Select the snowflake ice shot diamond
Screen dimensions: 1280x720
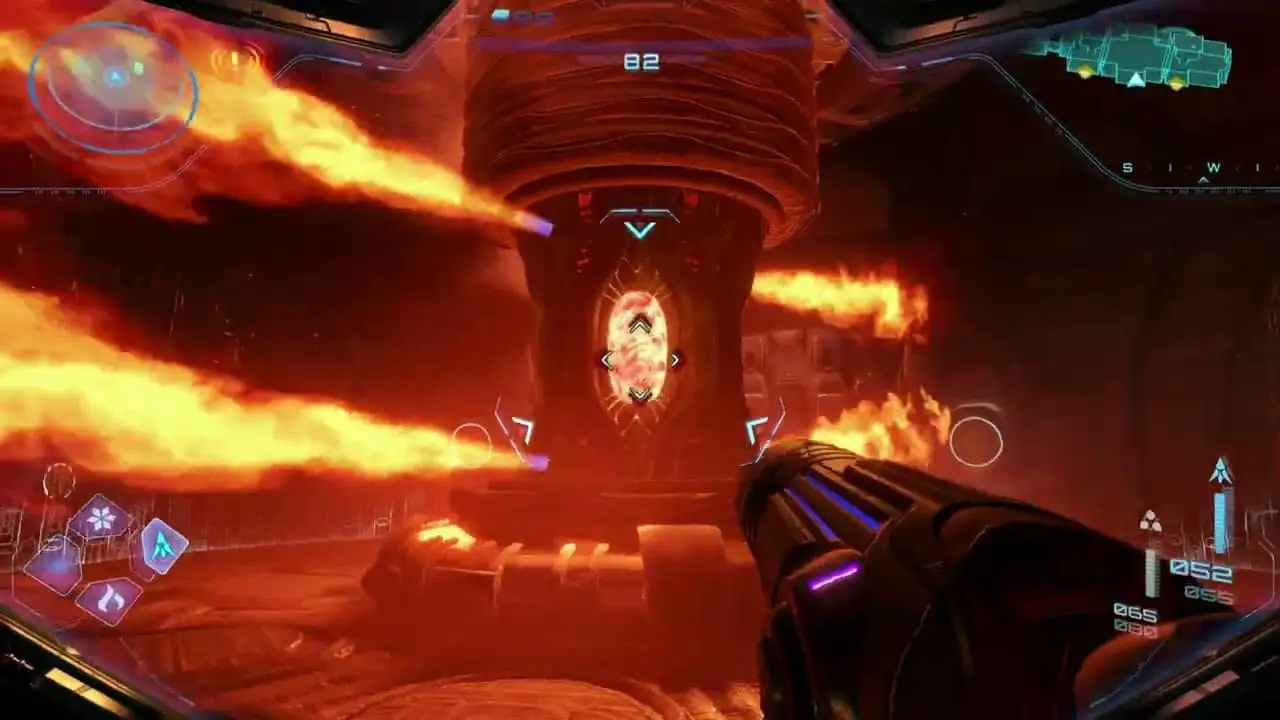pyautogui.click(x=100, y=518)
